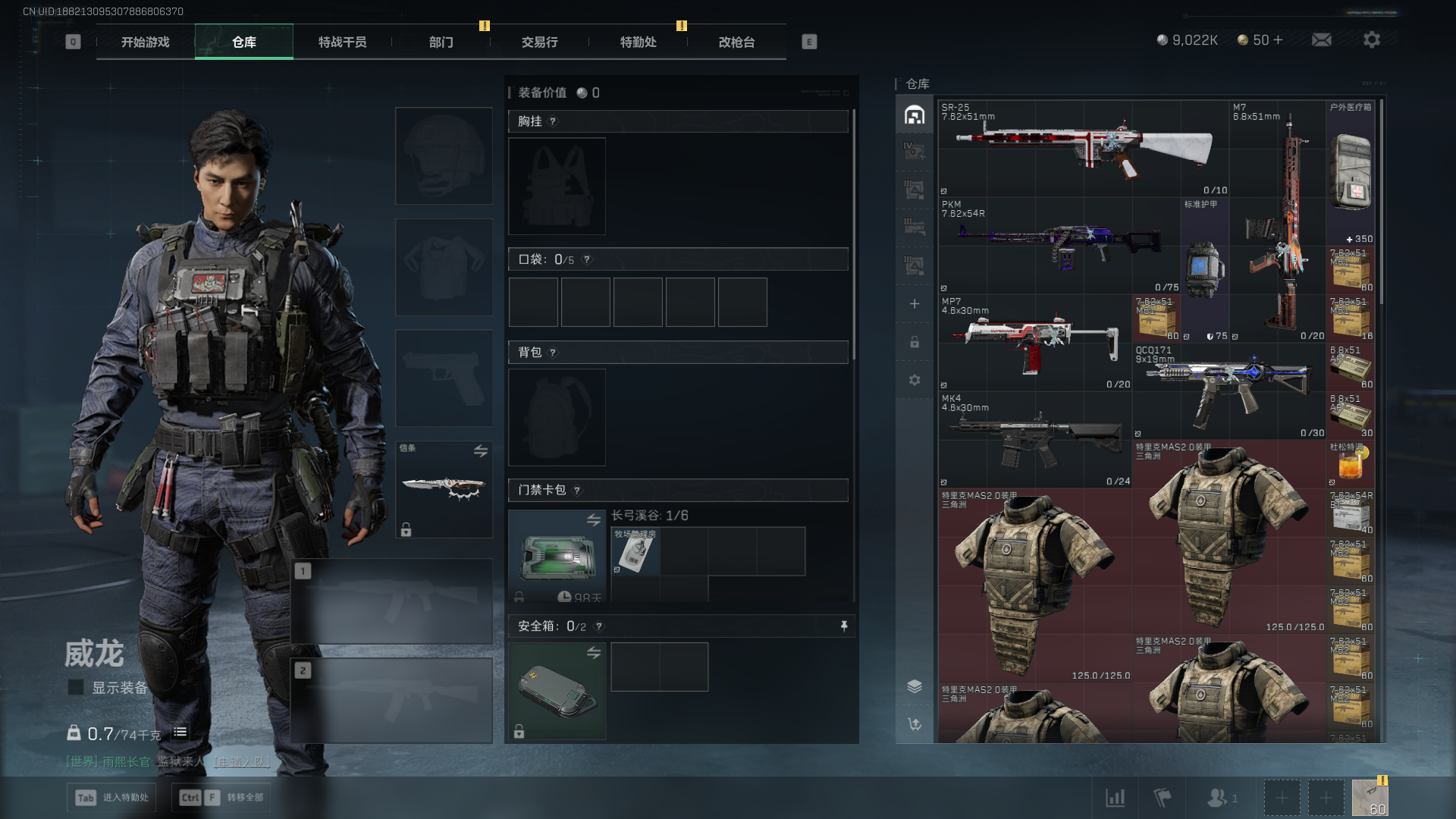The image size is (1456, 819).
Task: Select the M7 rifle in storage
Action: click(x=1277, y=221)
